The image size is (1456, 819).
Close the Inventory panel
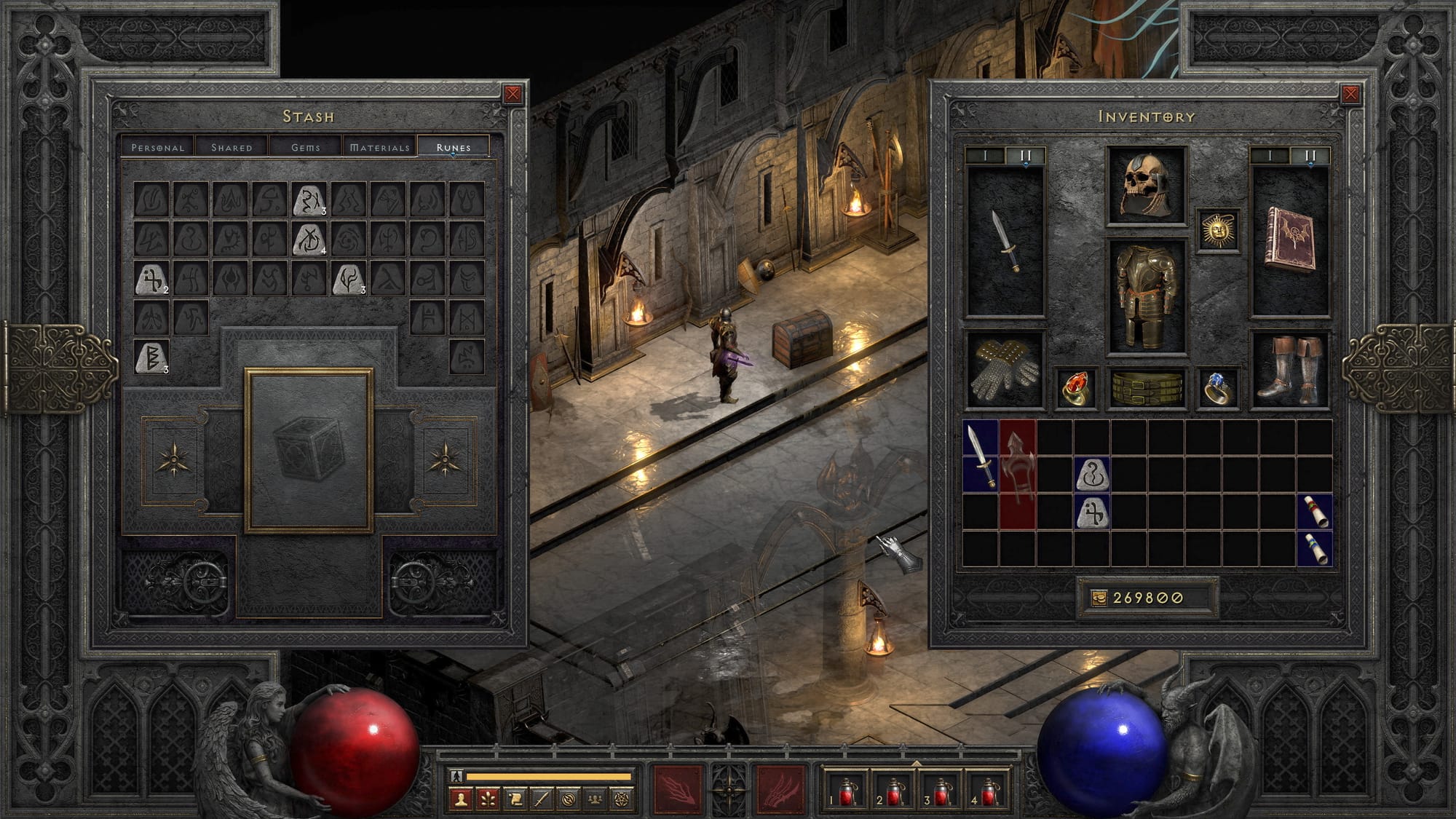tap(1350, 94)
